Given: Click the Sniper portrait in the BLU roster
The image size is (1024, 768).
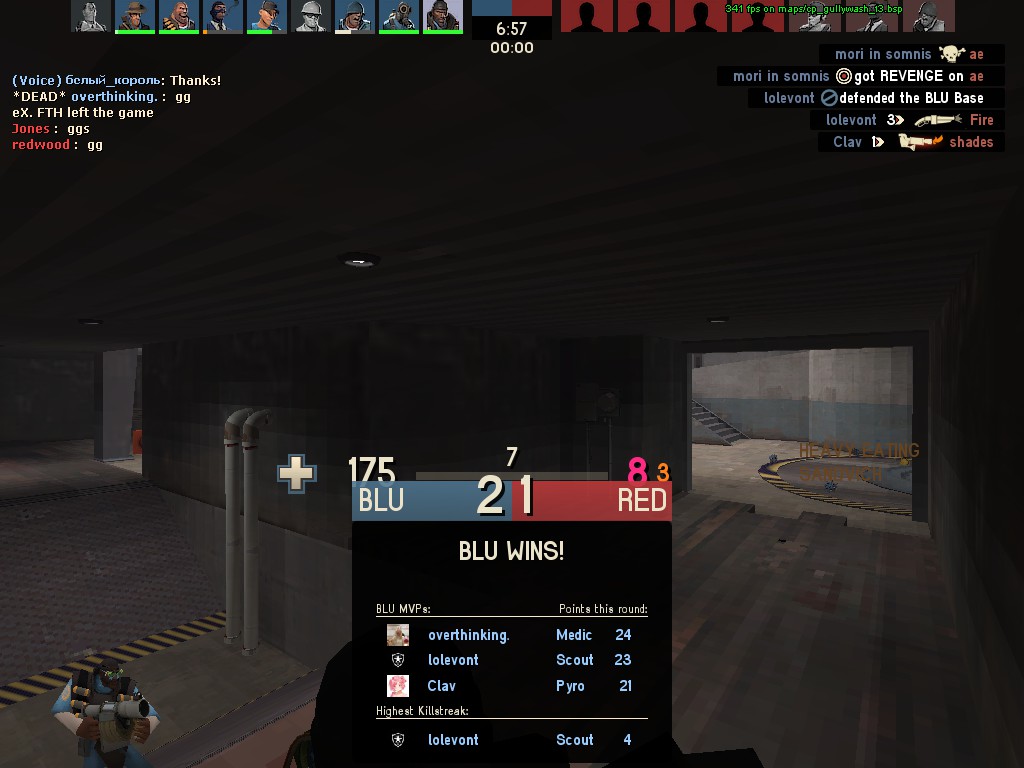Looking at the screenshot, I should point(135,16).
